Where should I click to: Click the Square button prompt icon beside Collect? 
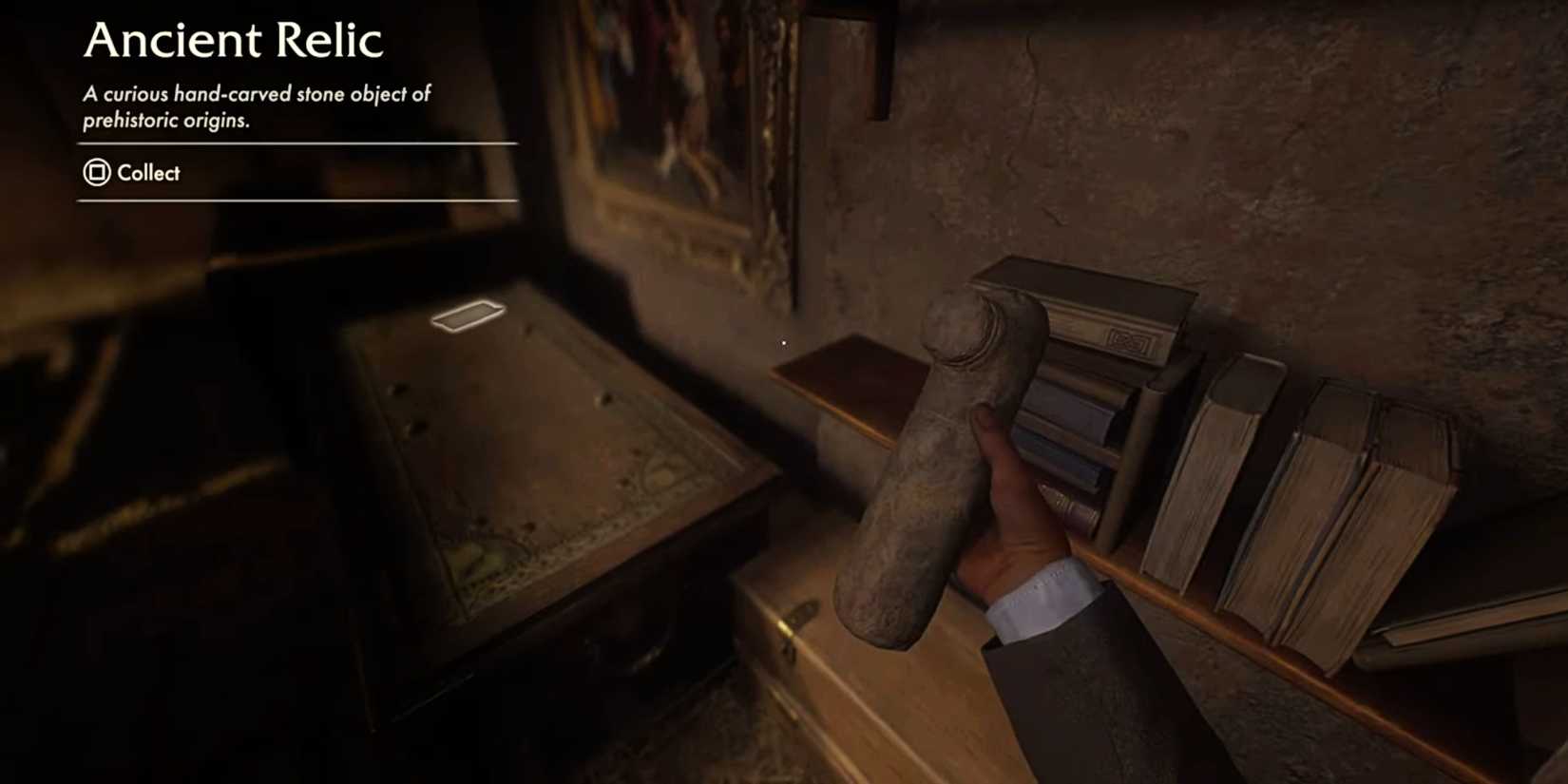click(x=95, y=174)
